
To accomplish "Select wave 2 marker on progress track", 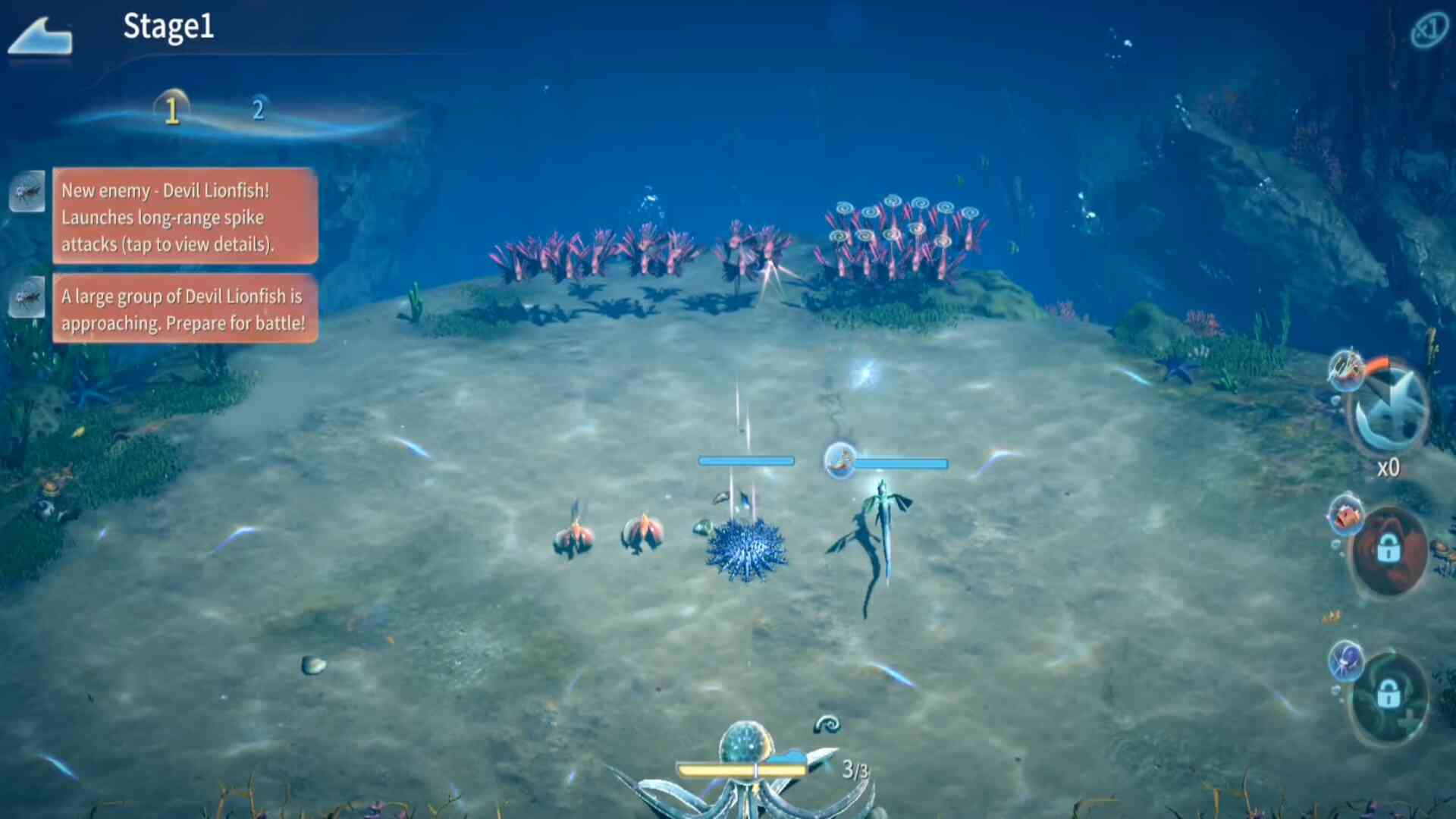I will click(x=259, y=110).
